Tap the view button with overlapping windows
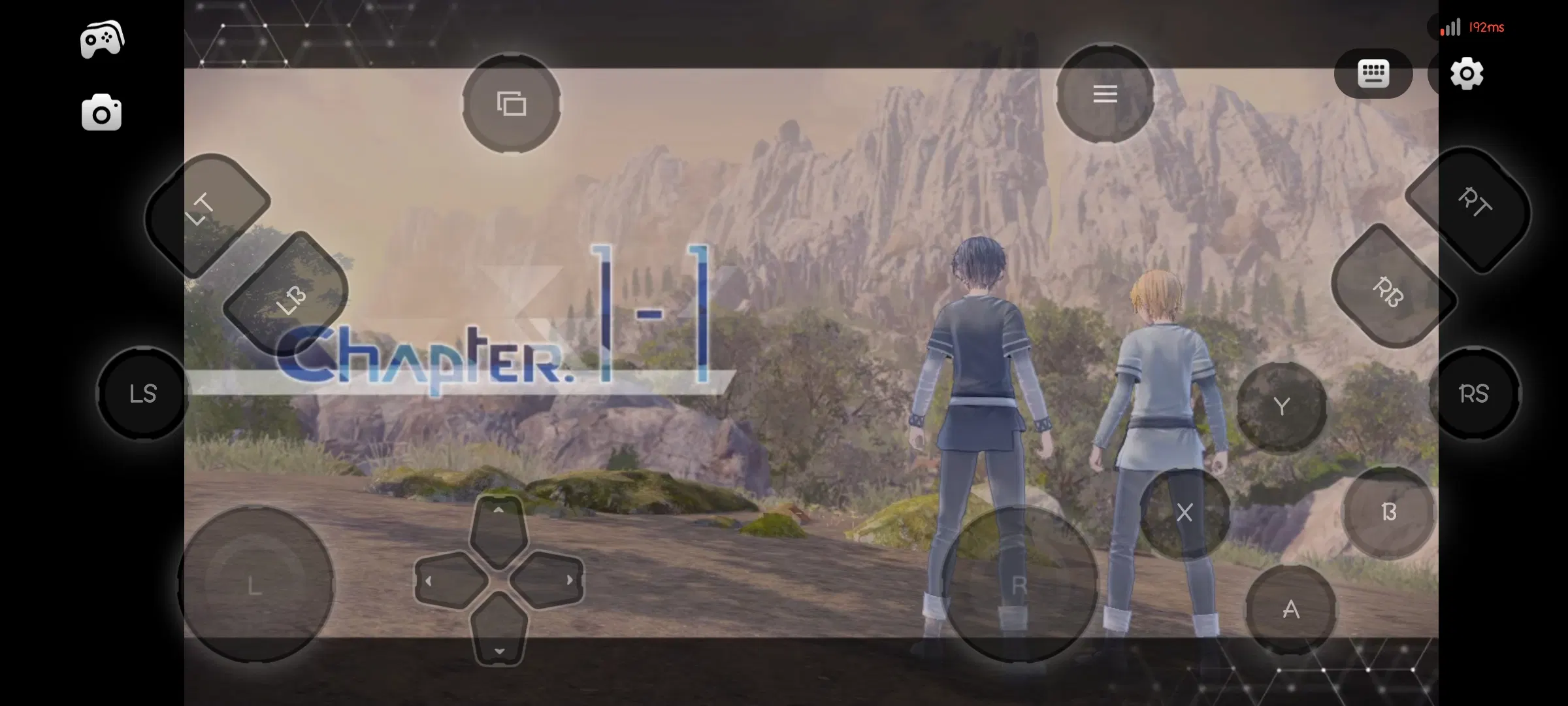This screenshot has height=706, width=1568. pos(512,103)
